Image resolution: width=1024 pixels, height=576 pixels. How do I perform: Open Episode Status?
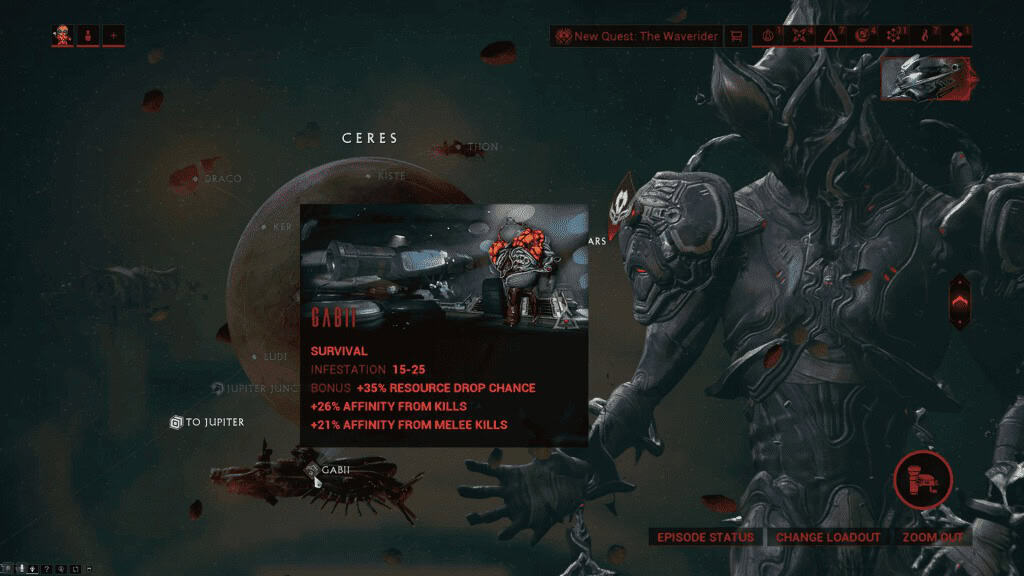pos(704,537)
